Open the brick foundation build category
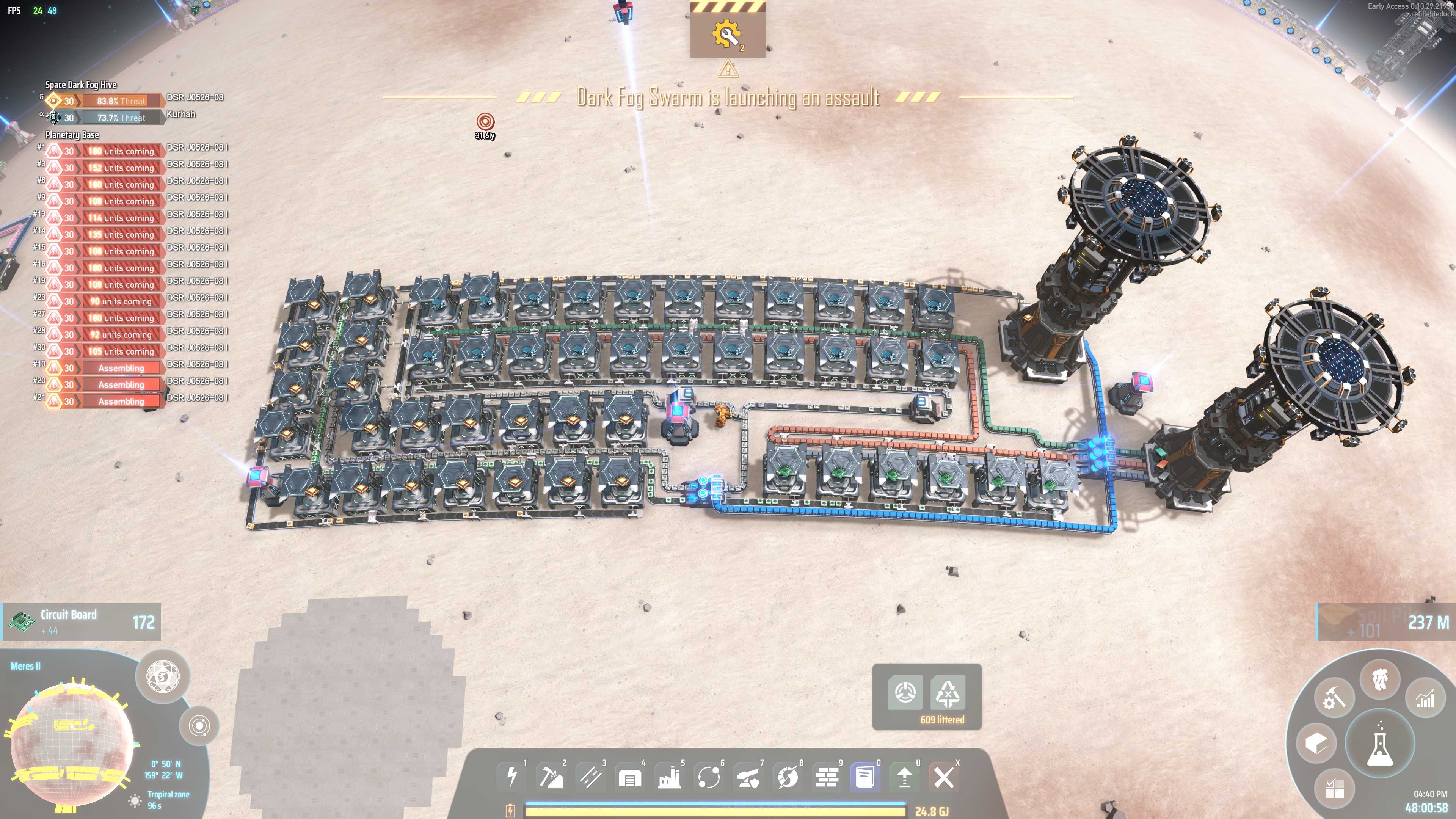The width and height of the screenshot is (1456, 819). 827,777
